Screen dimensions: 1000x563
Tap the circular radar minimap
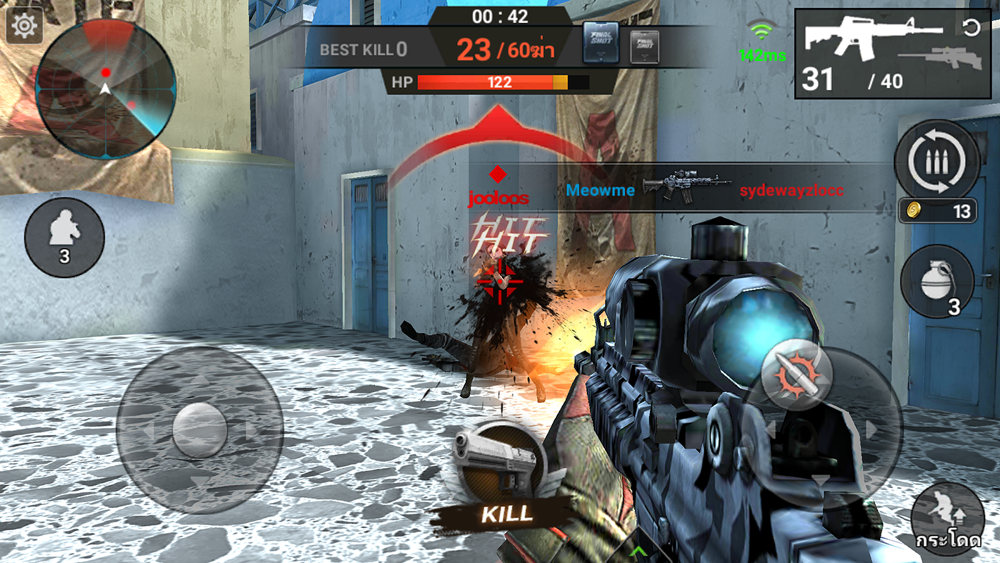[x=105, y=88]
